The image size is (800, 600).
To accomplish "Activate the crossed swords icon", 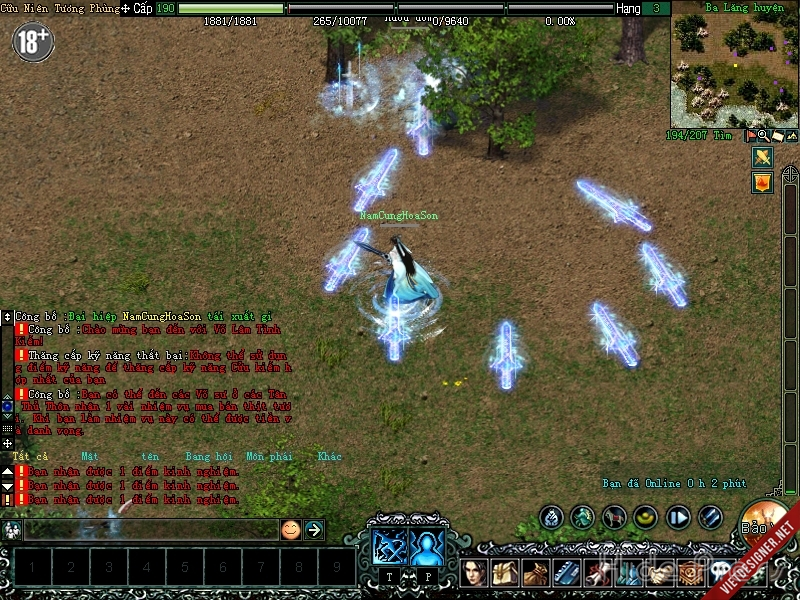I will click(x=762, y=157).
